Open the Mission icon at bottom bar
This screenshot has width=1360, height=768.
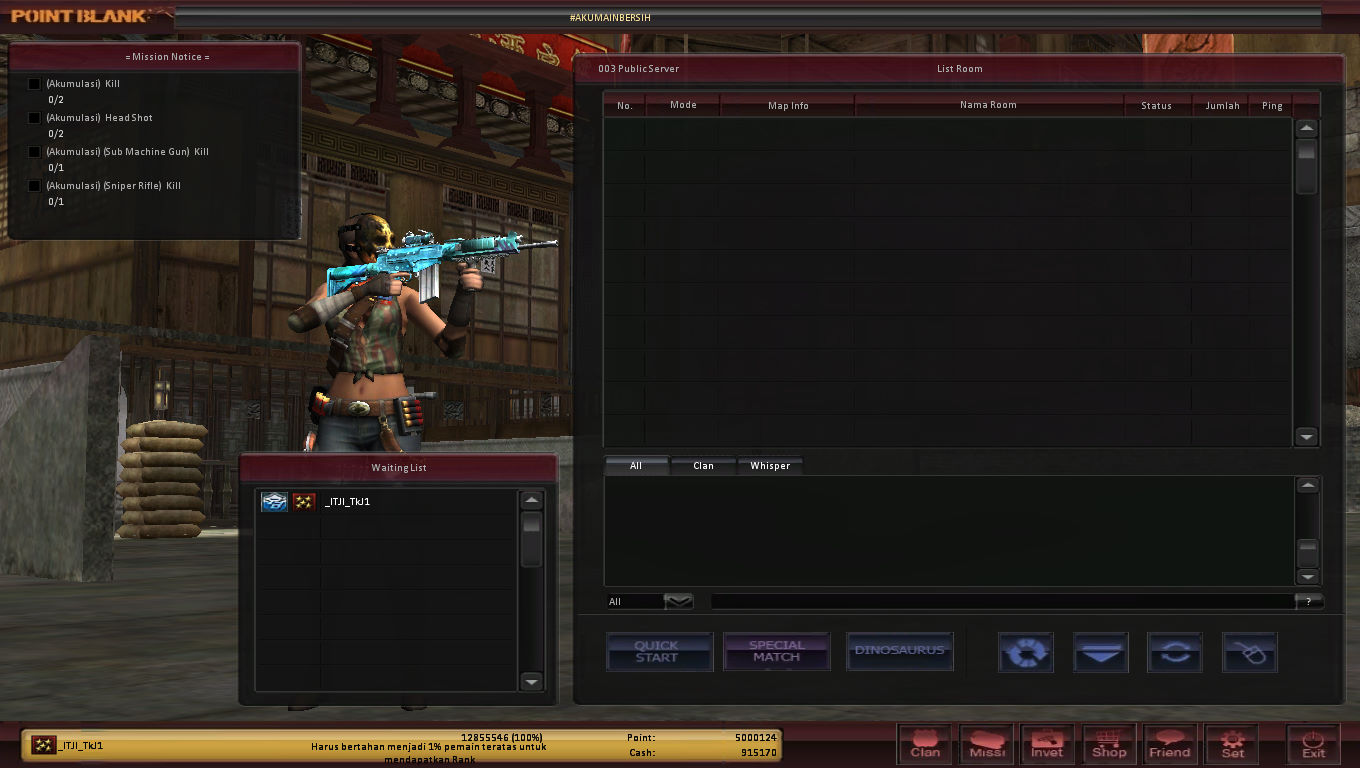(x=987, y=744)
